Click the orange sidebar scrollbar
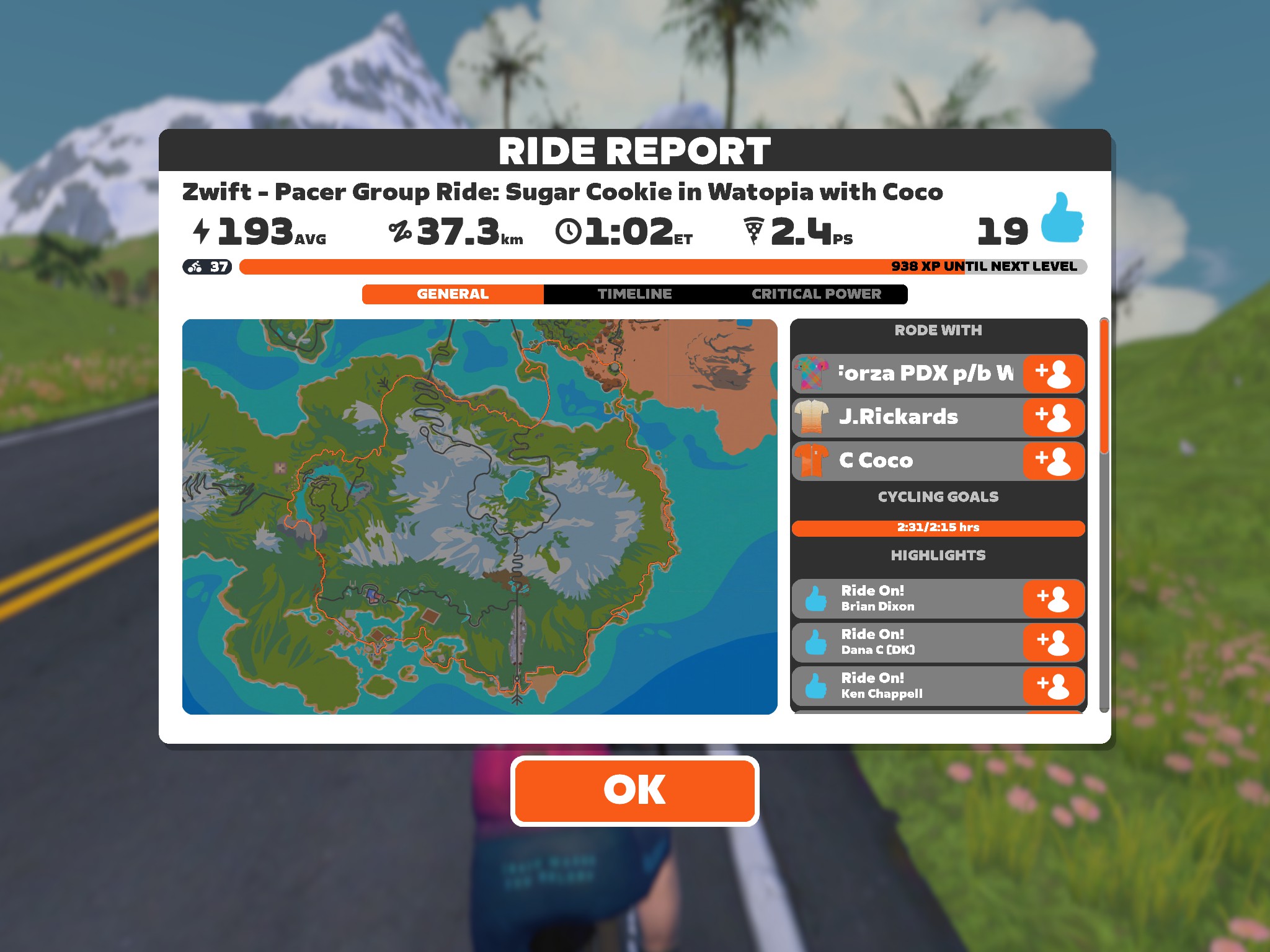Screen dimensions: 1270x952 tap(1104, 386)
